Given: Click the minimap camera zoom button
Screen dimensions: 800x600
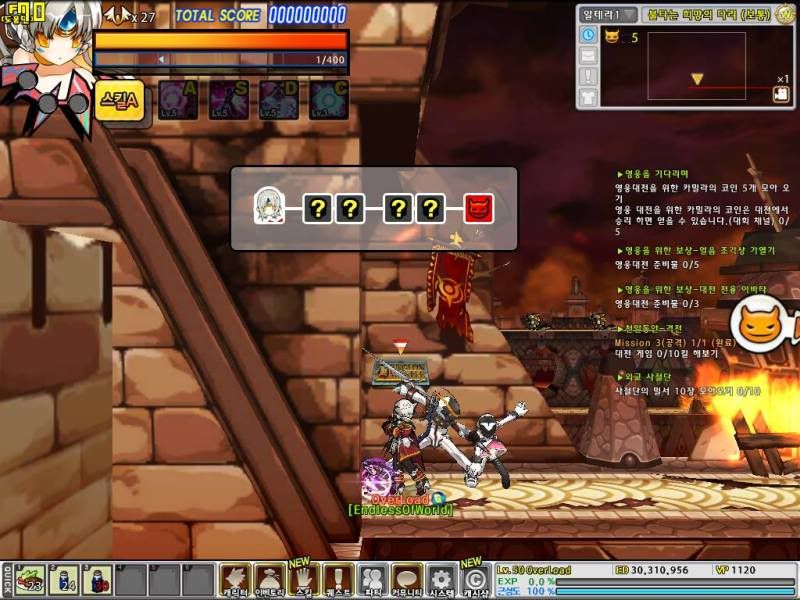Looking at the screenshot, I should coord(778,95).
